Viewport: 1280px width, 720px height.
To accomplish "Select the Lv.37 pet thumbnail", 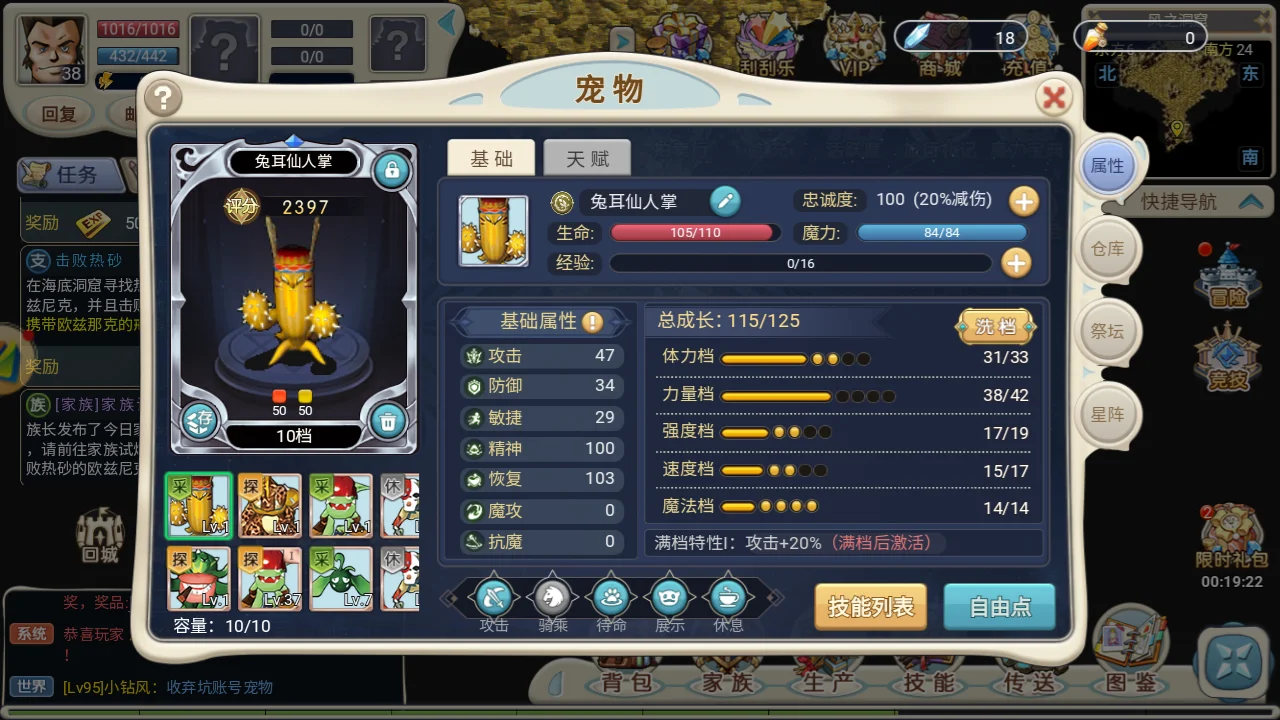I will click(x=269, y=578).
